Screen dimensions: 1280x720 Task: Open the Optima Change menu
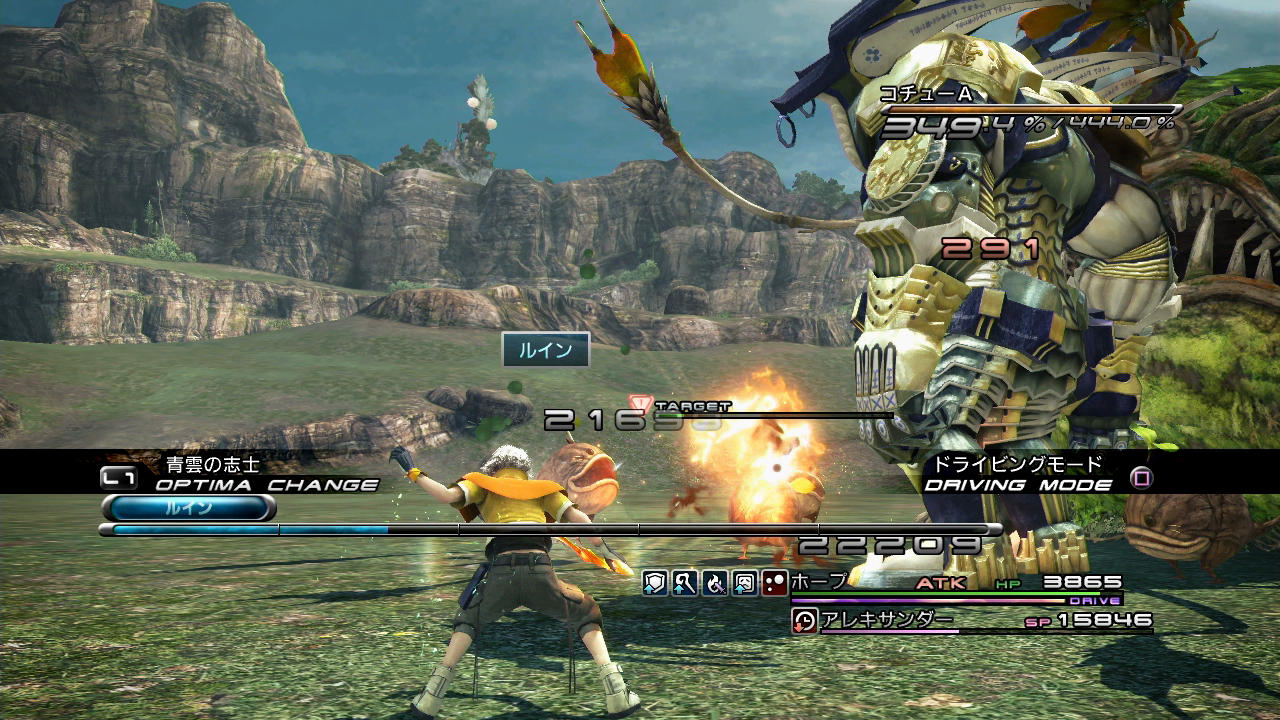point(266,485)
